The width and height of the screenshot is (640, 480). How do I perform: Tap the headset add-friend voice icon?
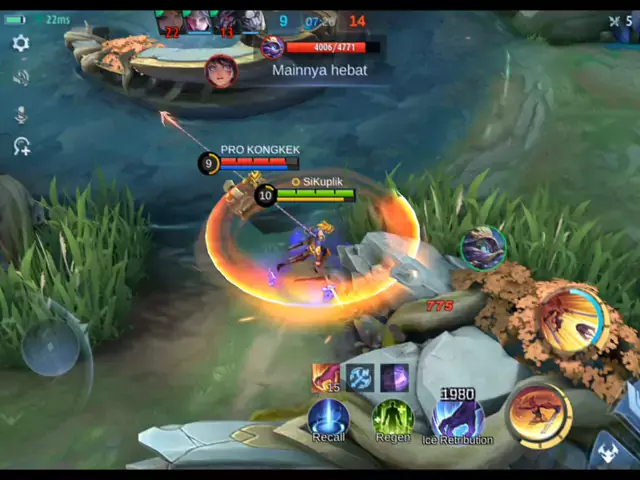20,147
